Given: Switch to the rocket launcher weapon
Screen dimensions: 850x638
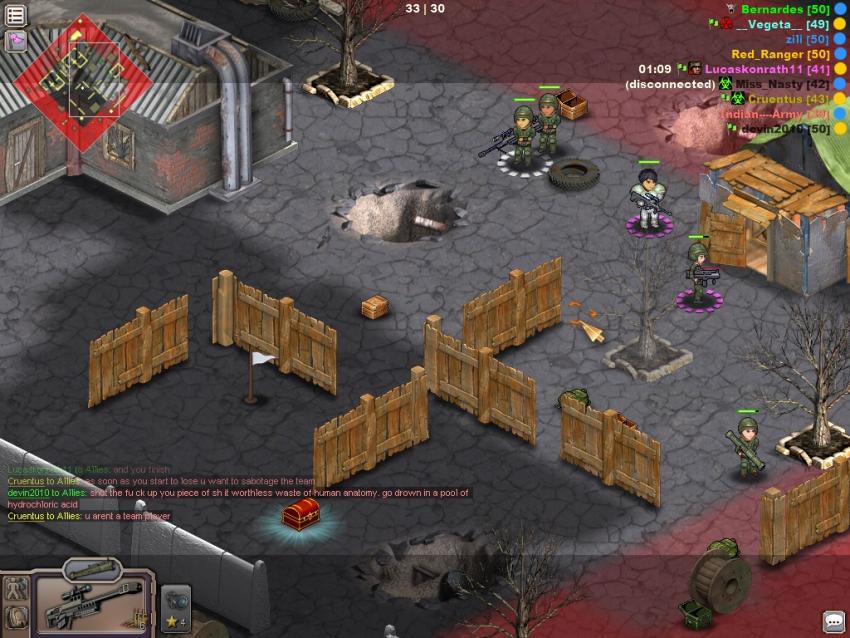Looking at the screenshot, I should [92, 571].
